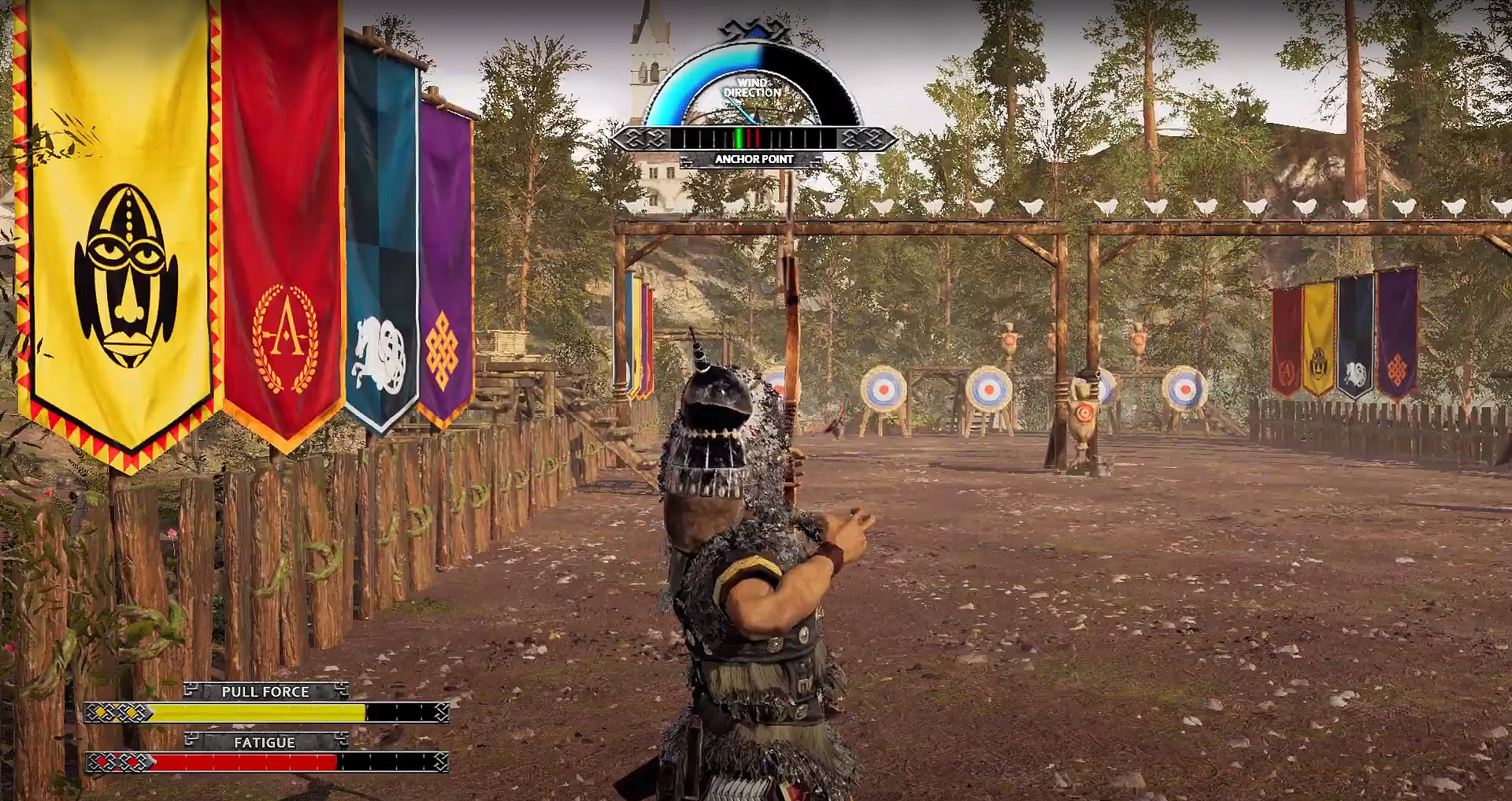Adjust the yellow Pull Force slider bar
The height and width of the screenshot is (801, 1512).
(x=260, y=714)
